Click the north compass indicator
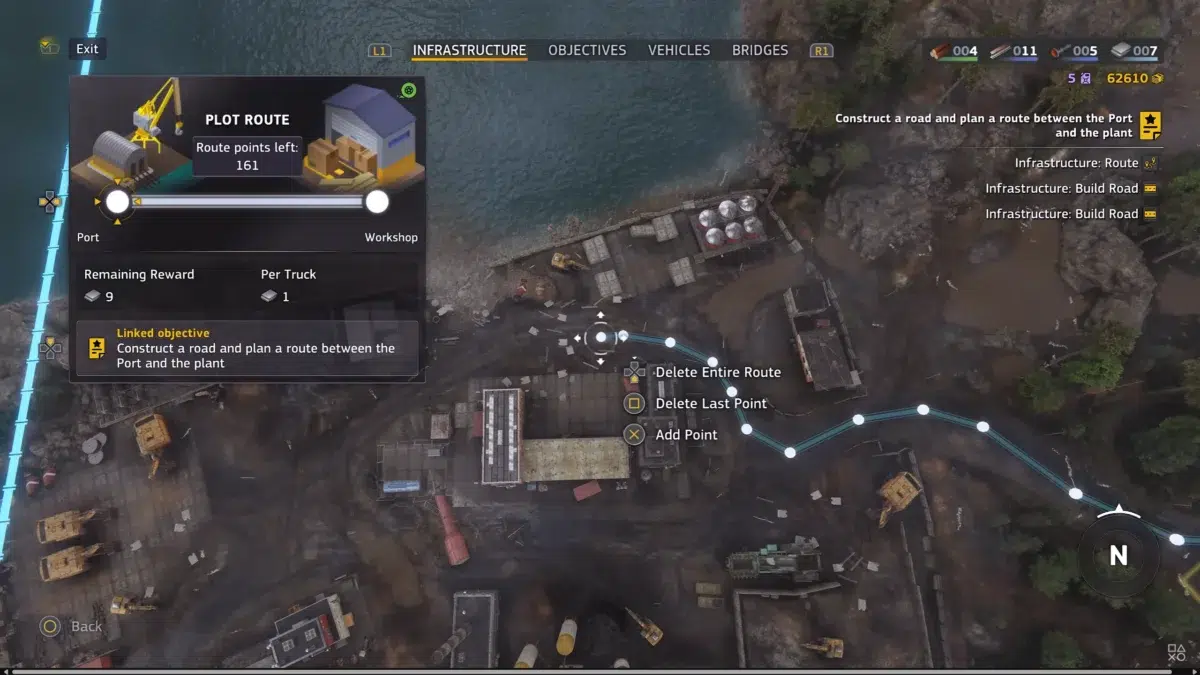 (x=1118, y=555)
